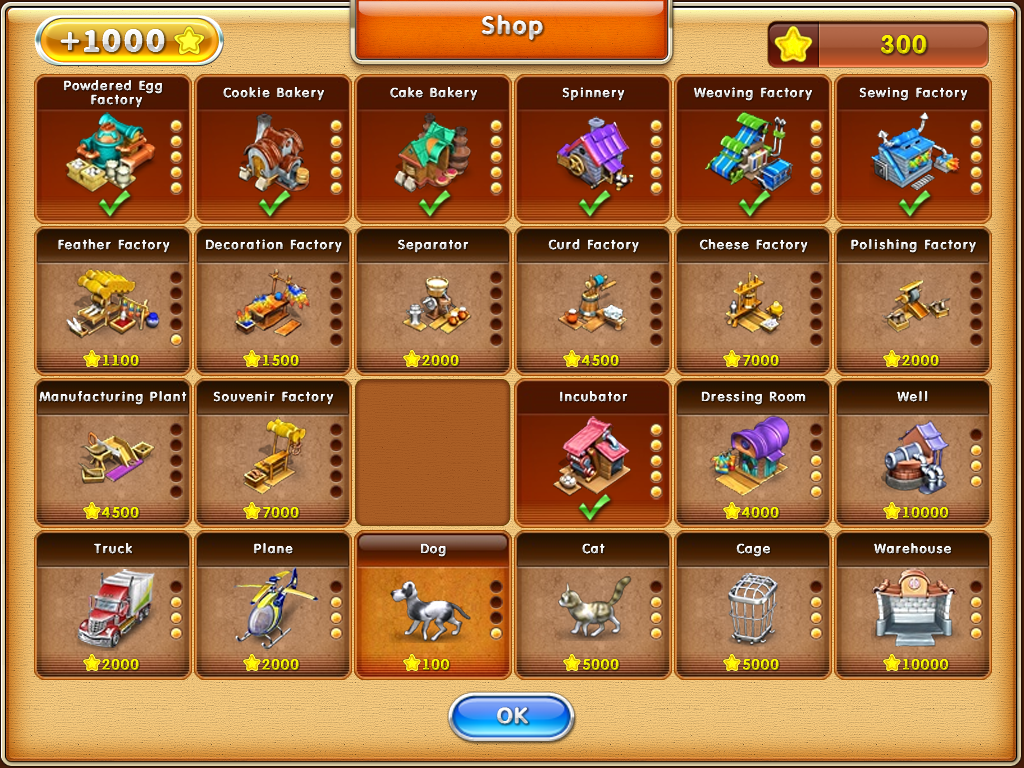Viewport: 1024px width, 768px height.
Task: Select the Incubator tile
Action: [x=593, y=454]
